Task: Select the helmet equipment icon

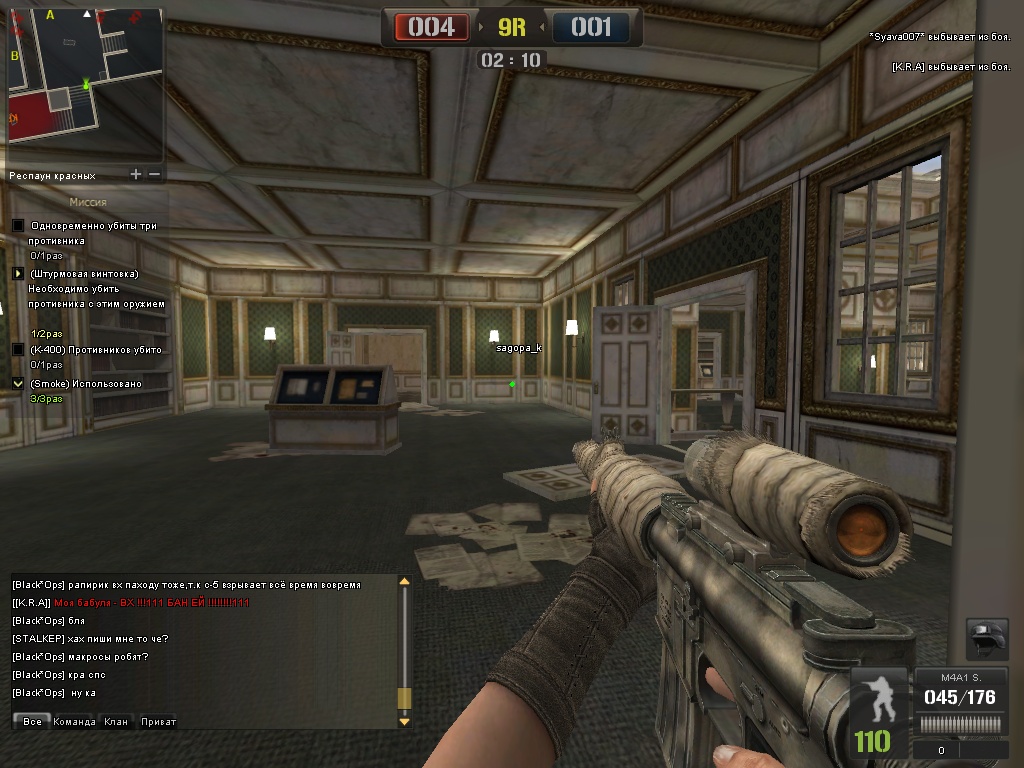Action: click(x=986, y=639)
